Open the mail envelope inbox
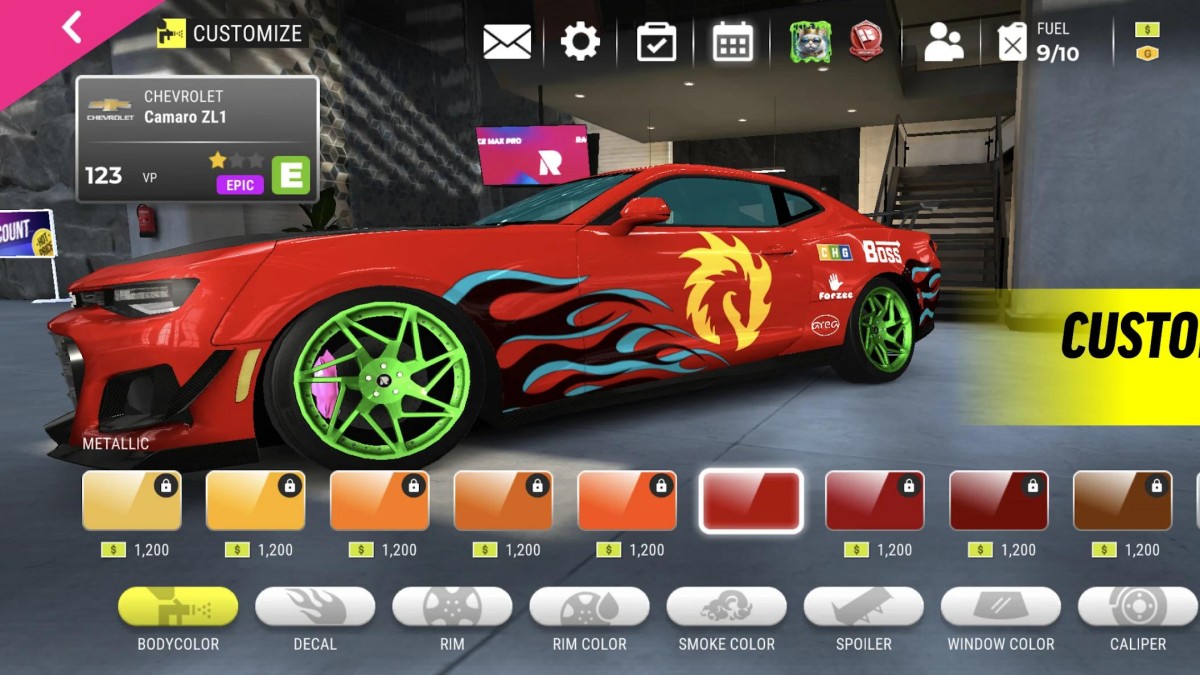Viewport: 1200px width, 675px height. click(x=507, y=42)
